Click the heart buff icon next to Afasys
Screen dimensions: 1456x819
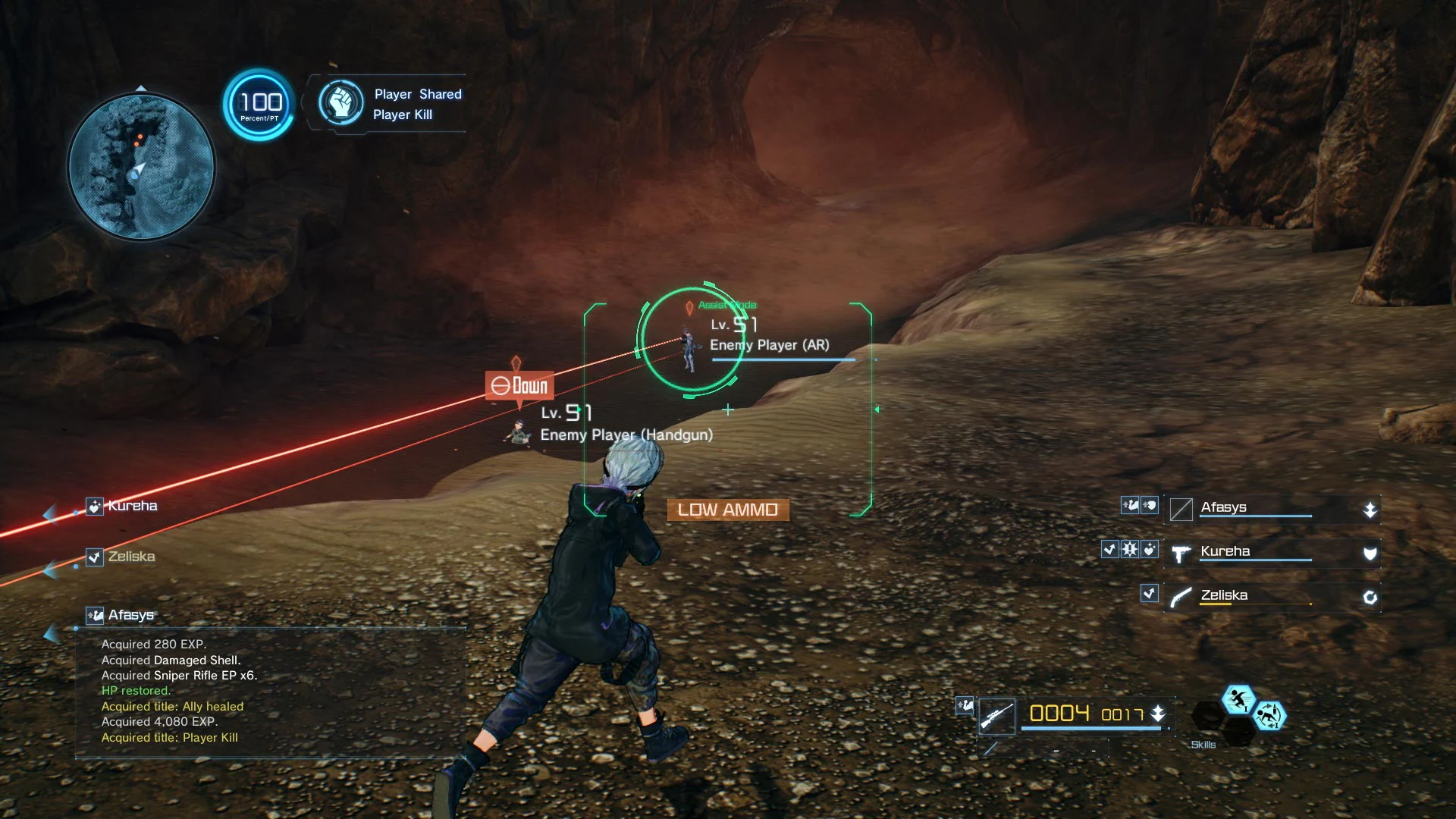1150,505
